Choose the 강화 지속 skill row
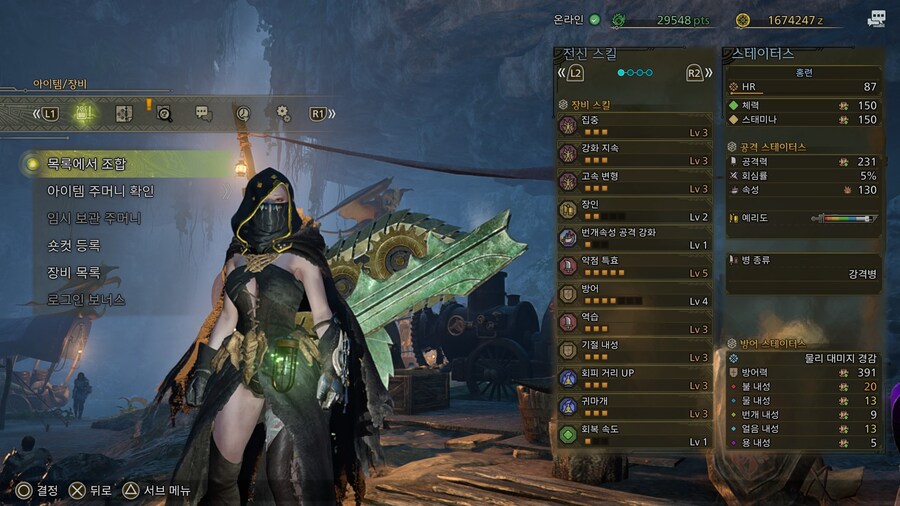Image resolution: width=900 pixels, height=506 pixels. pos(634,154)
